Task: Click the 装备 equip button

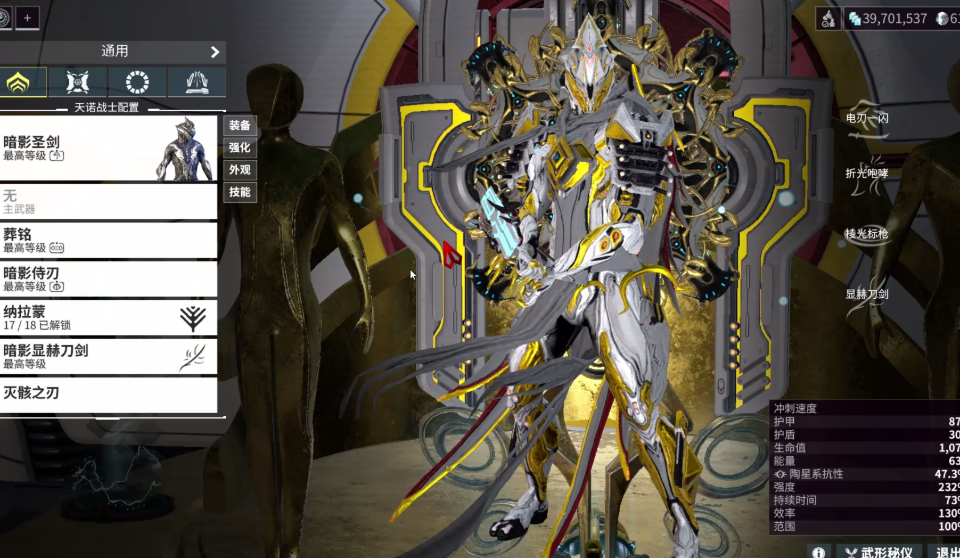Action: click(x=240, y=125)
